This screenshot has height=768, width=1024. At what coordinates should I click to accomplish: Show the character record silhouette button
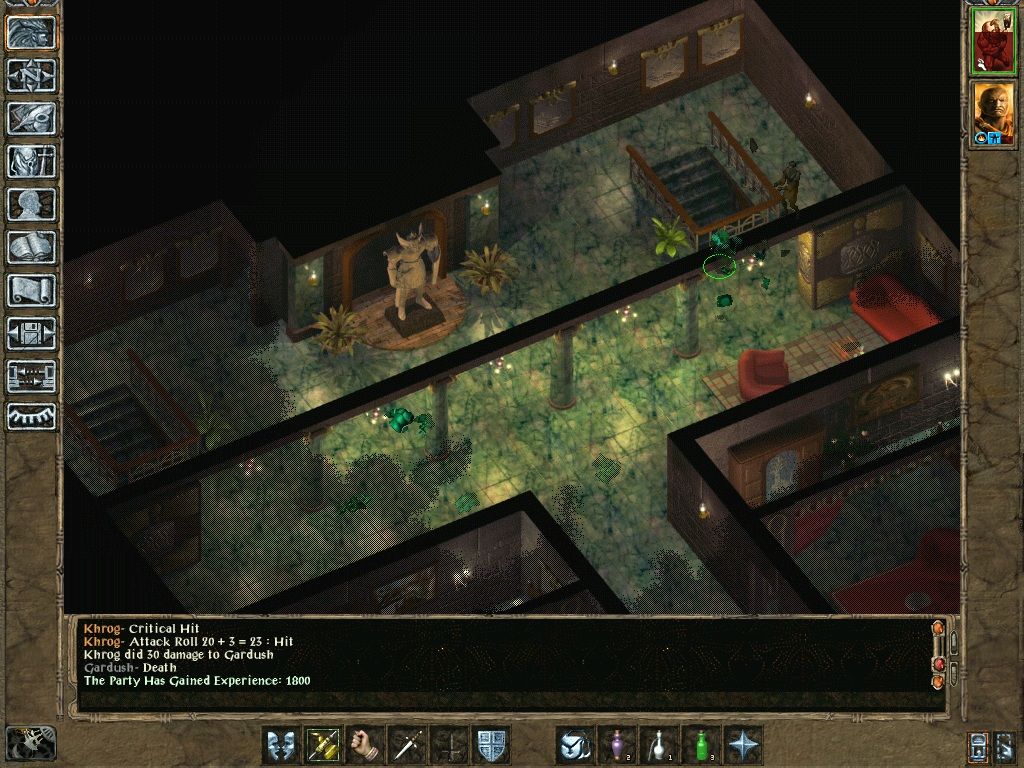tap(31, 204)
